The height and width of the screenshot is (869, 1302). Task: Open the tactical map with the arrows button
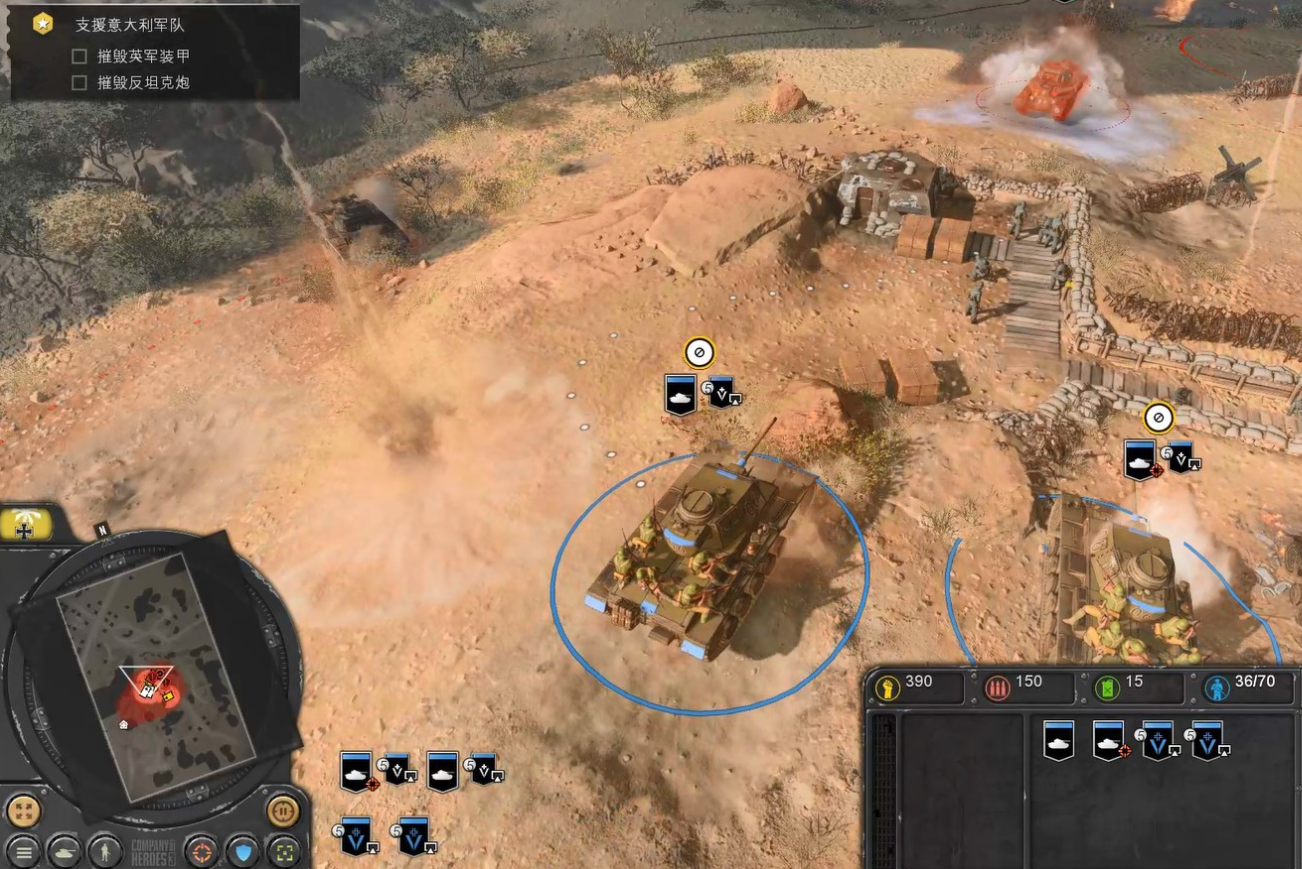[23, 810]
